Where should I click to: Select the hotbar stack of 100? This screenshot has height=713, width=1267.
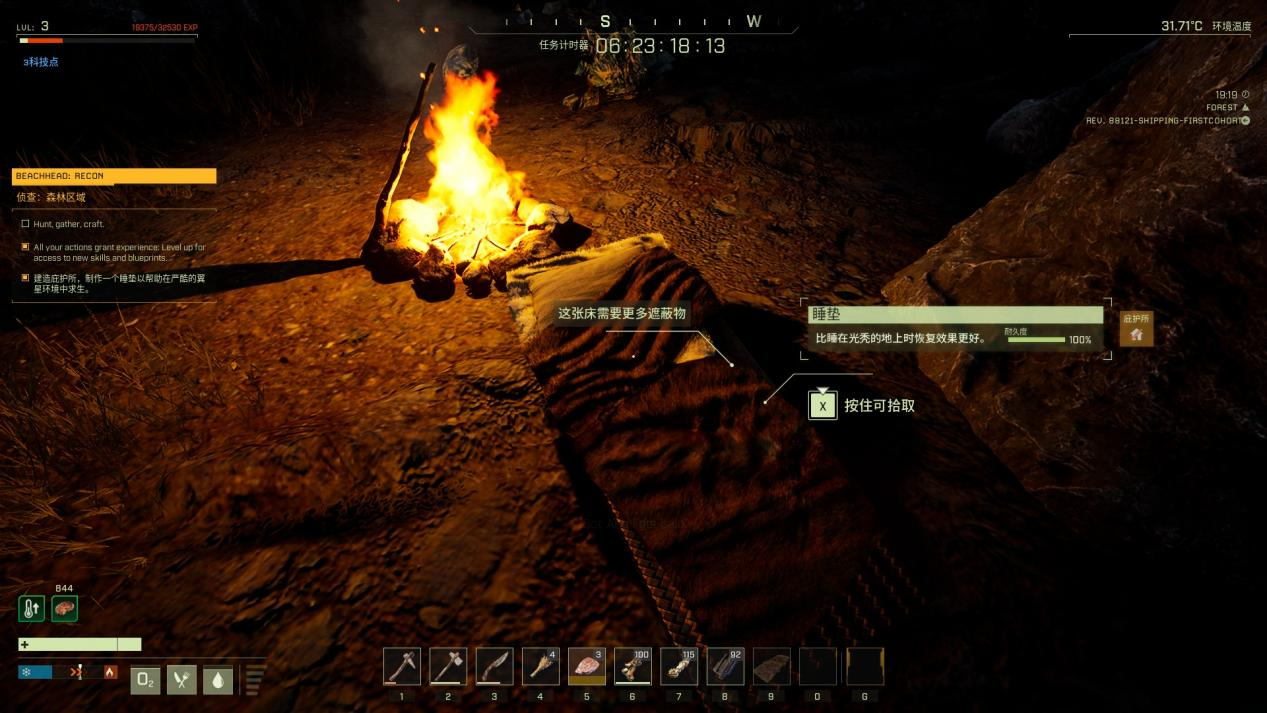633,666
